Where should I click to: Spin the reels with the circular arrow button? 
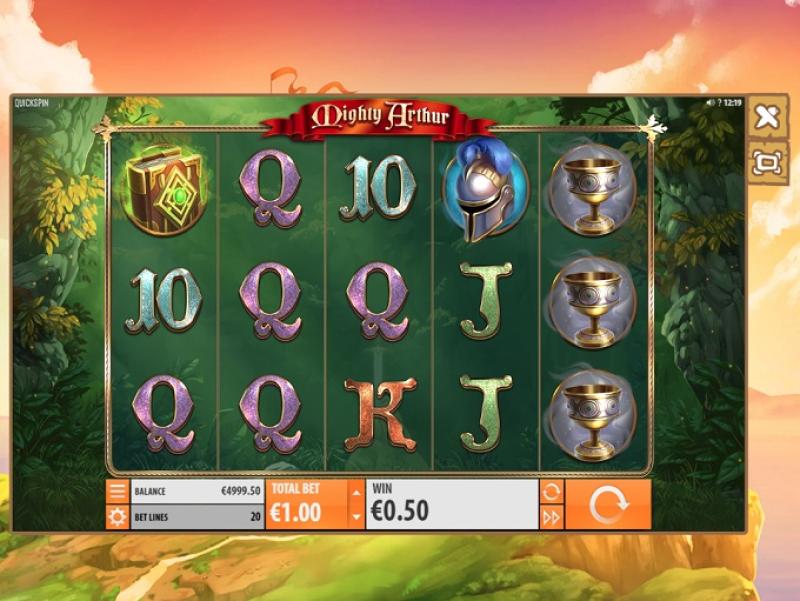point(607,505)
